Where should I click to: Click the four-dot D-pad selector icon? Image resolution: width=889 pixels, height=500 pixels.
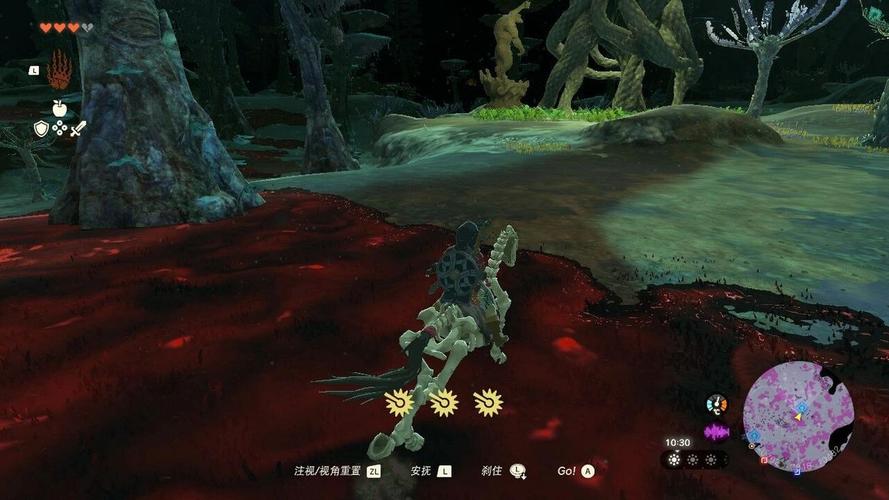coord(59,128)
